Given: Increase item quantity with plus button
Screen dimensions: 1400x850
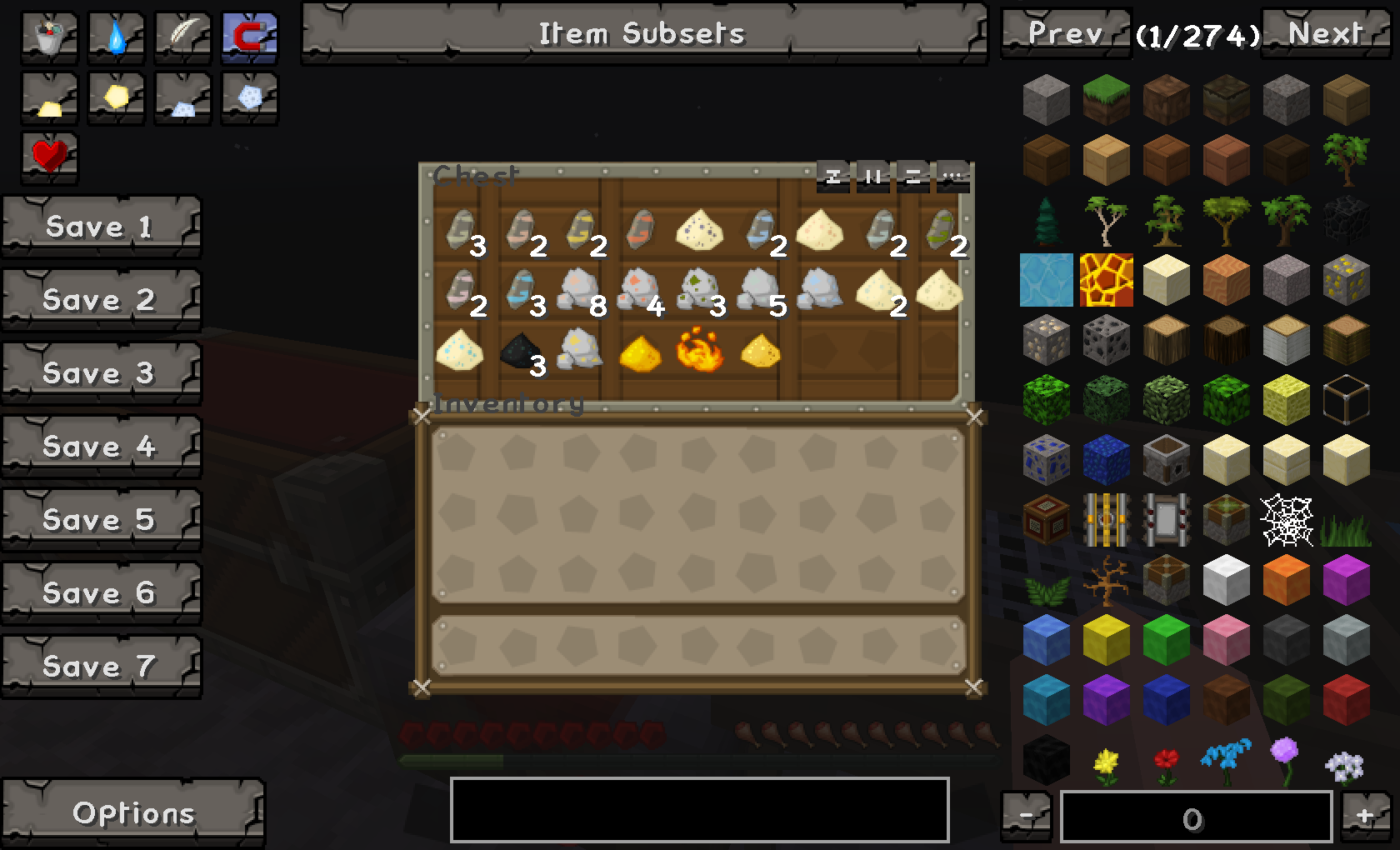Looking at the screenshot, I should (x=1364, y=816).
